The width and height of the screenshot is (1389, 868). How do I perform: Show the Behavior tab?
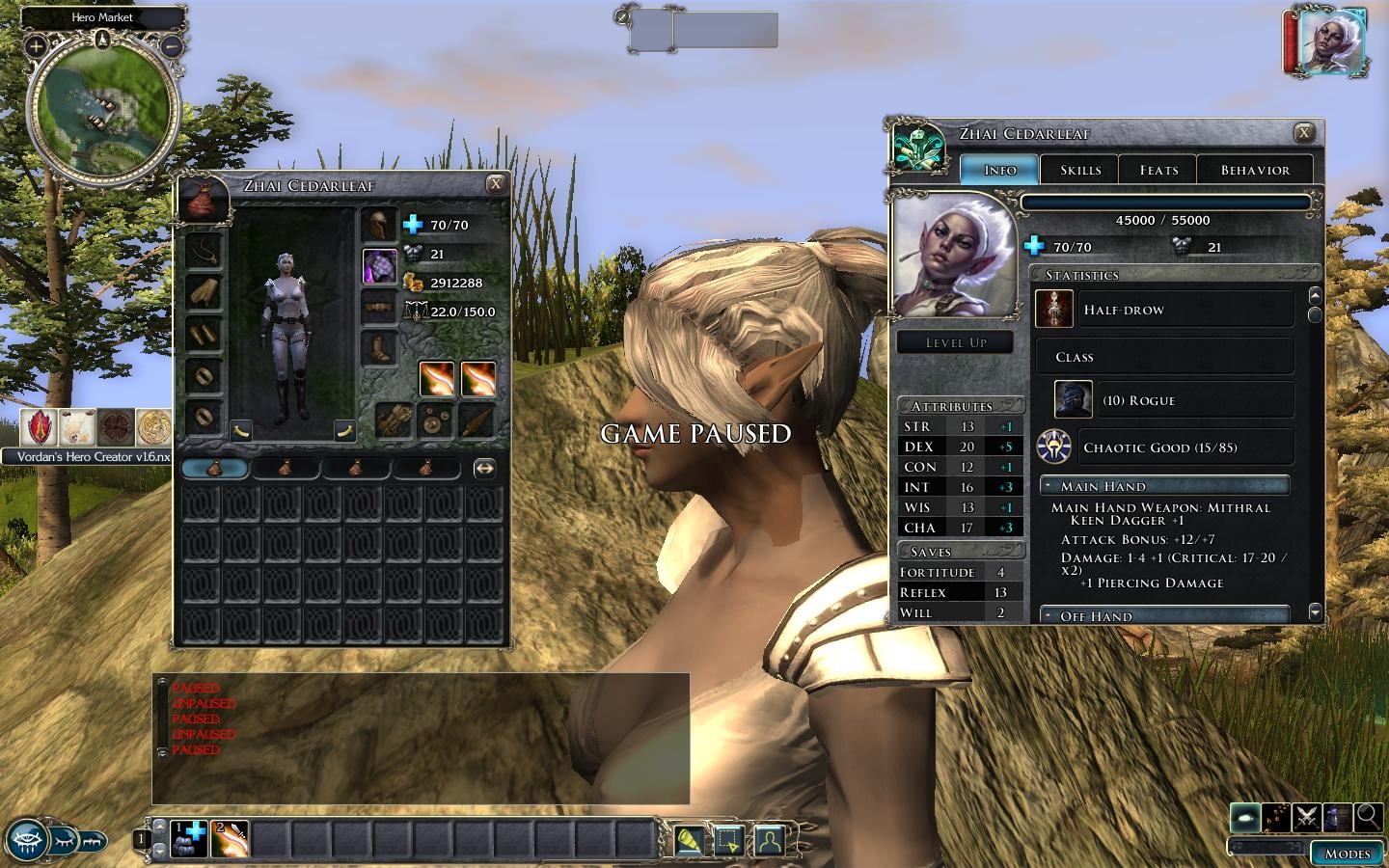coord(1255,170)
